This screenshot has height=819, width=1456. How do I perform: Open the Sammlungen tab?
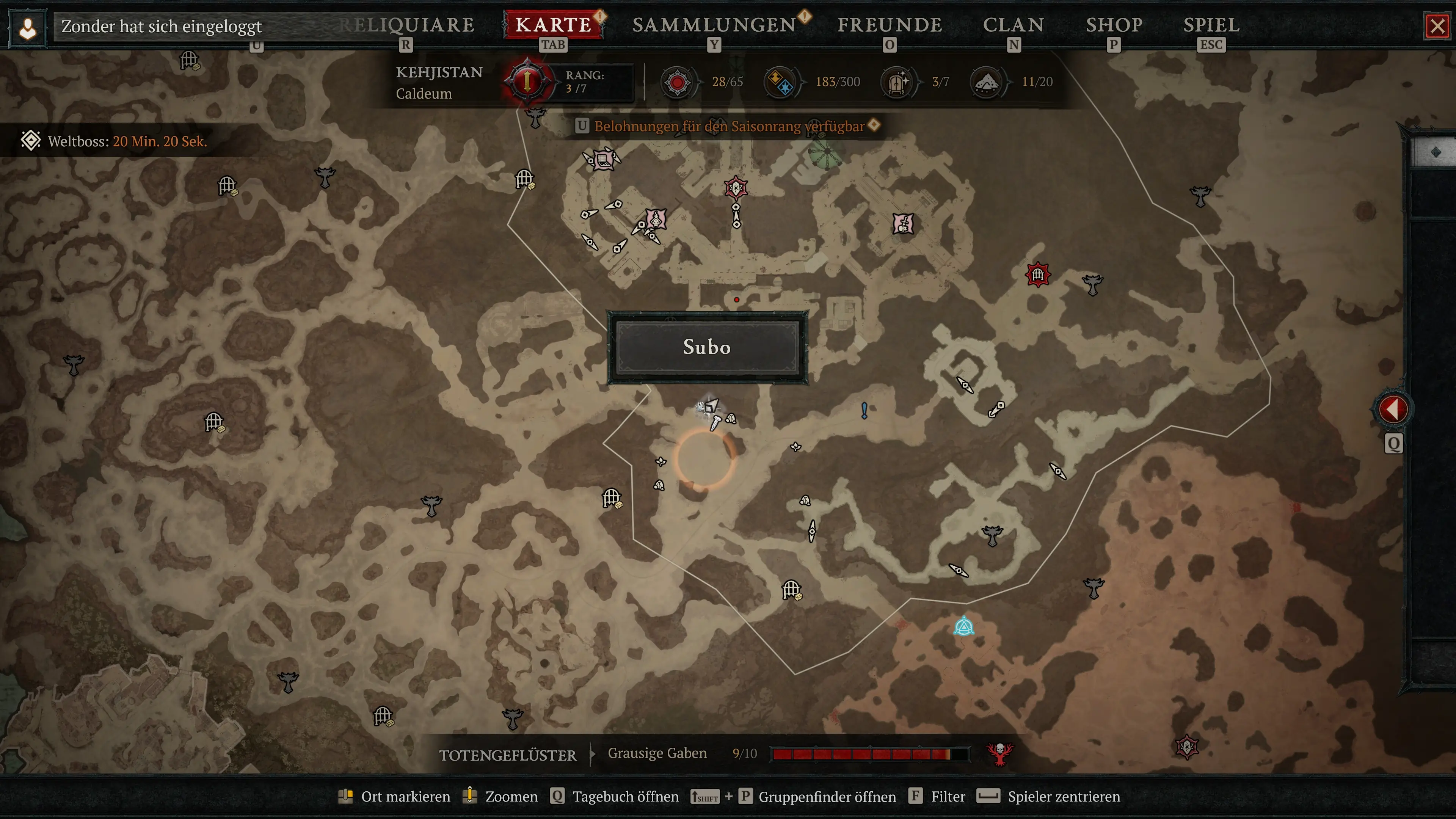tap(714, 25)
